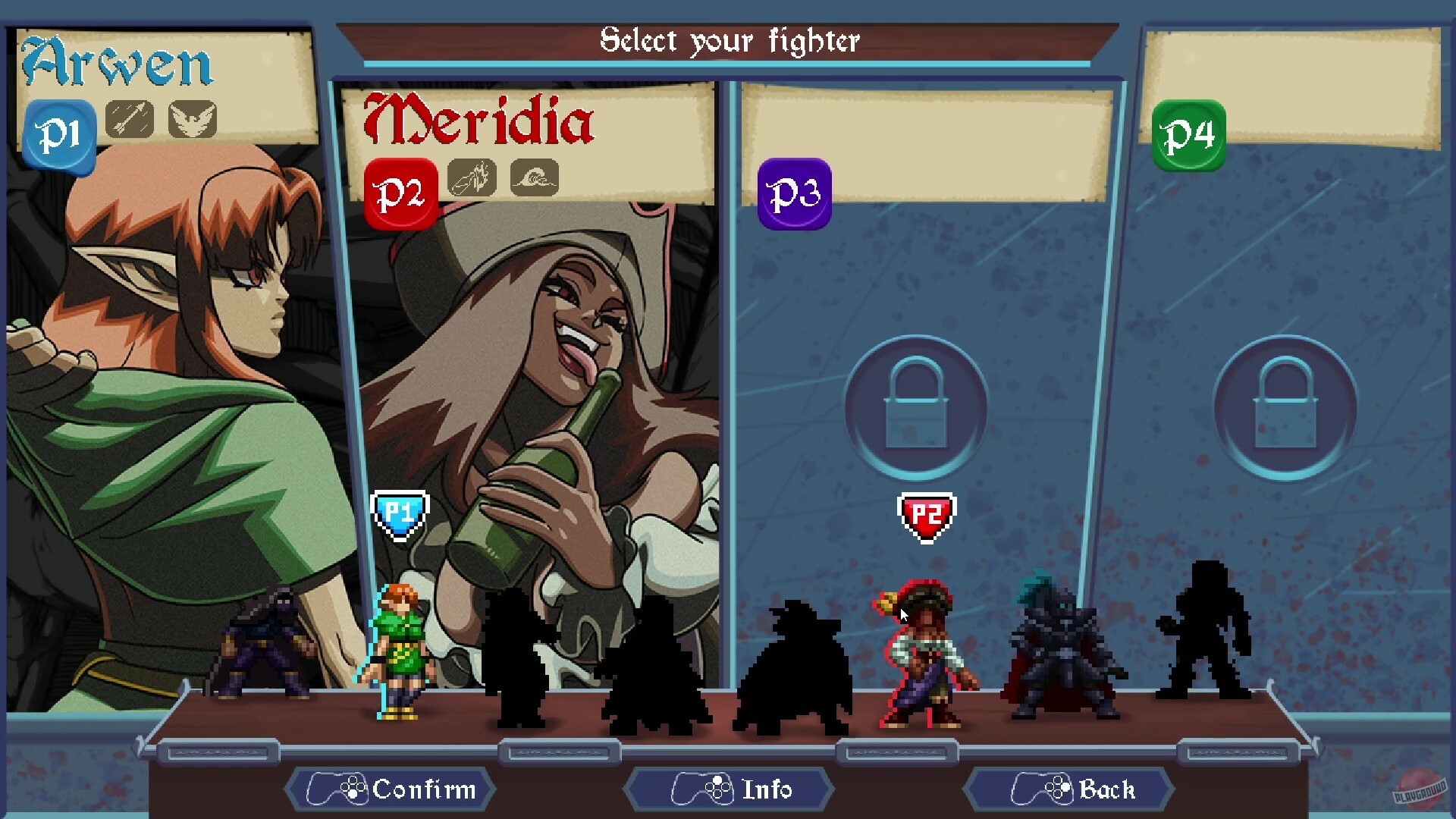Click Meridia's wave ability icon
The image size is (1456, 819).
click(533, 177)
